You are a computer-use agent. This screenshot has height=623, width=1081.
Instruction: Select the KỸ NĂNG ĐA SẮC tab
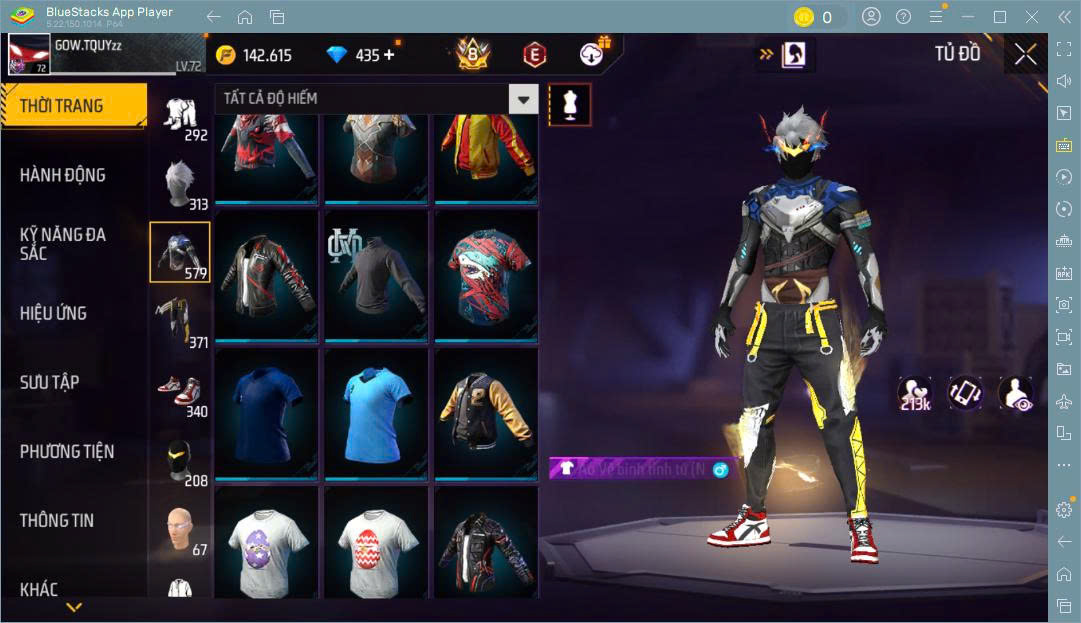click(62, 243)
